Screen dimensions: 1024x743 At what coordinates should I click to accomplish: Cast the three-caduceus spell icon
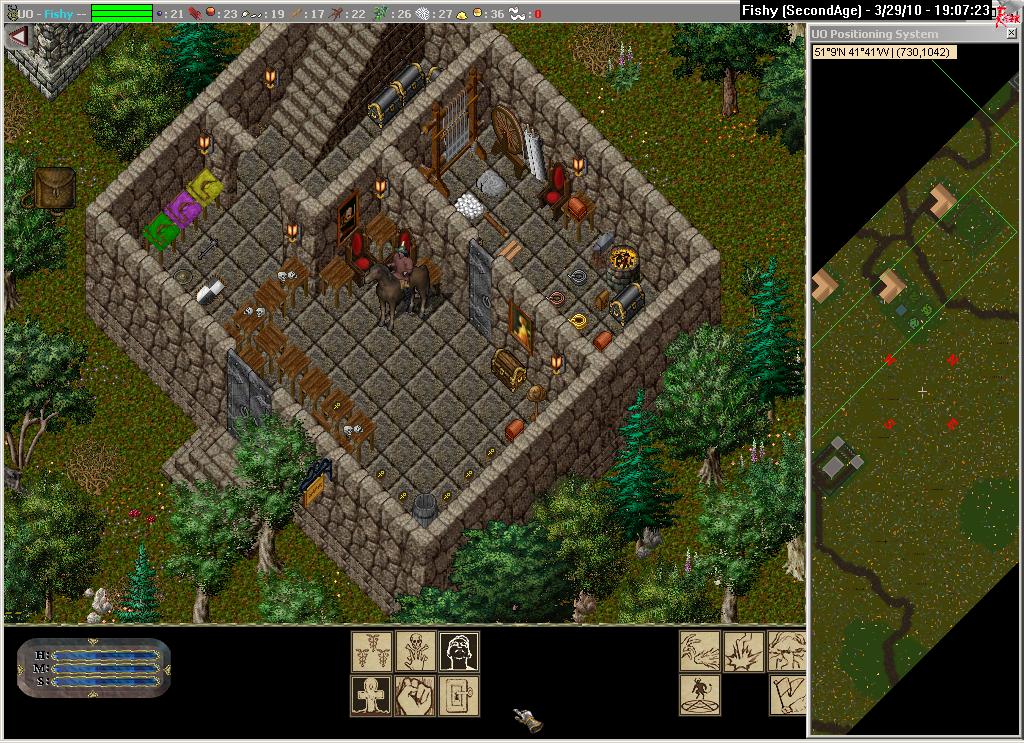click(371, 651)
